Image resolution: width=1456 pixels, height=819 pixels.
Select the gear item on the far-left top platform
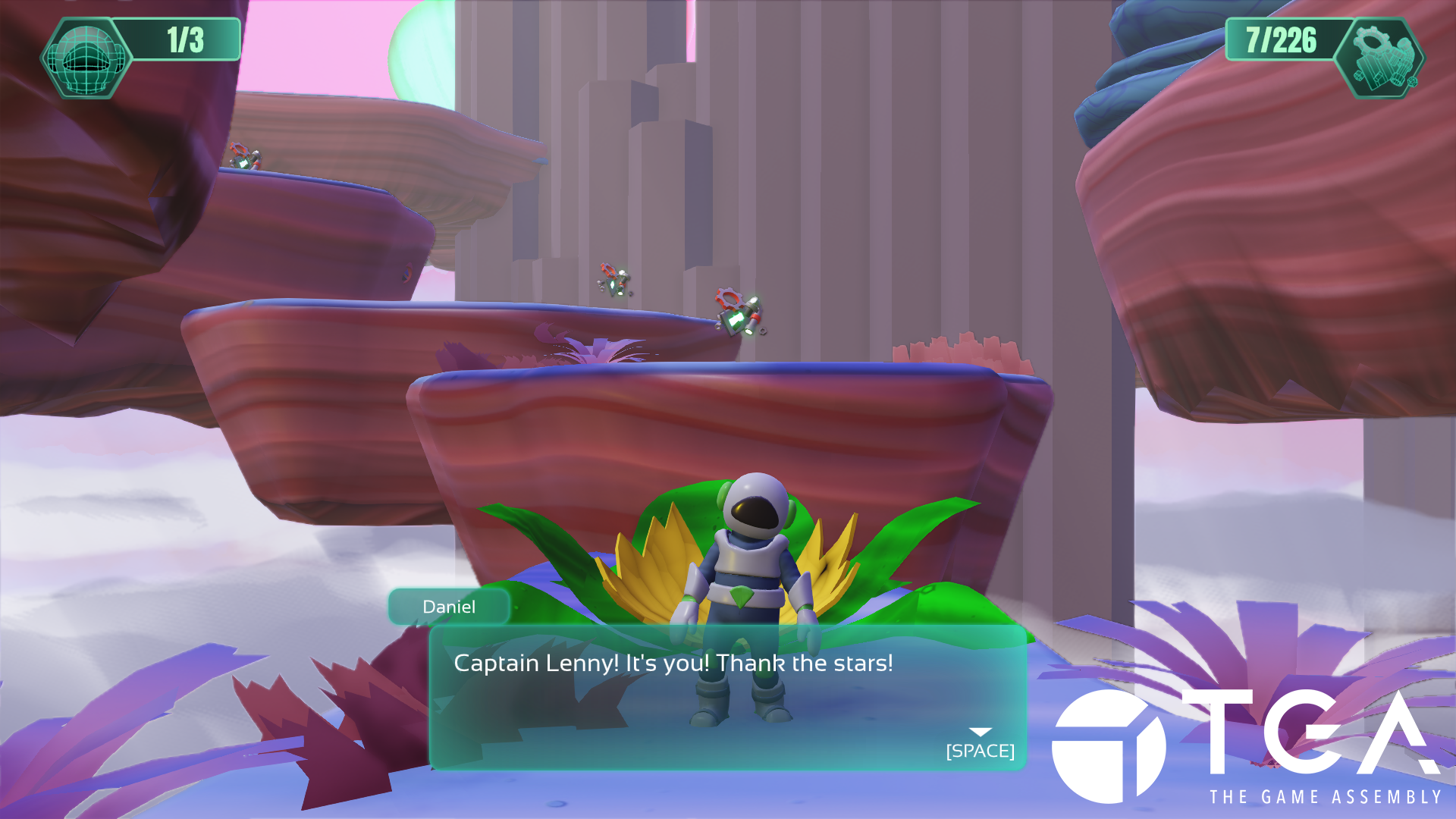(x=243, y=157)
